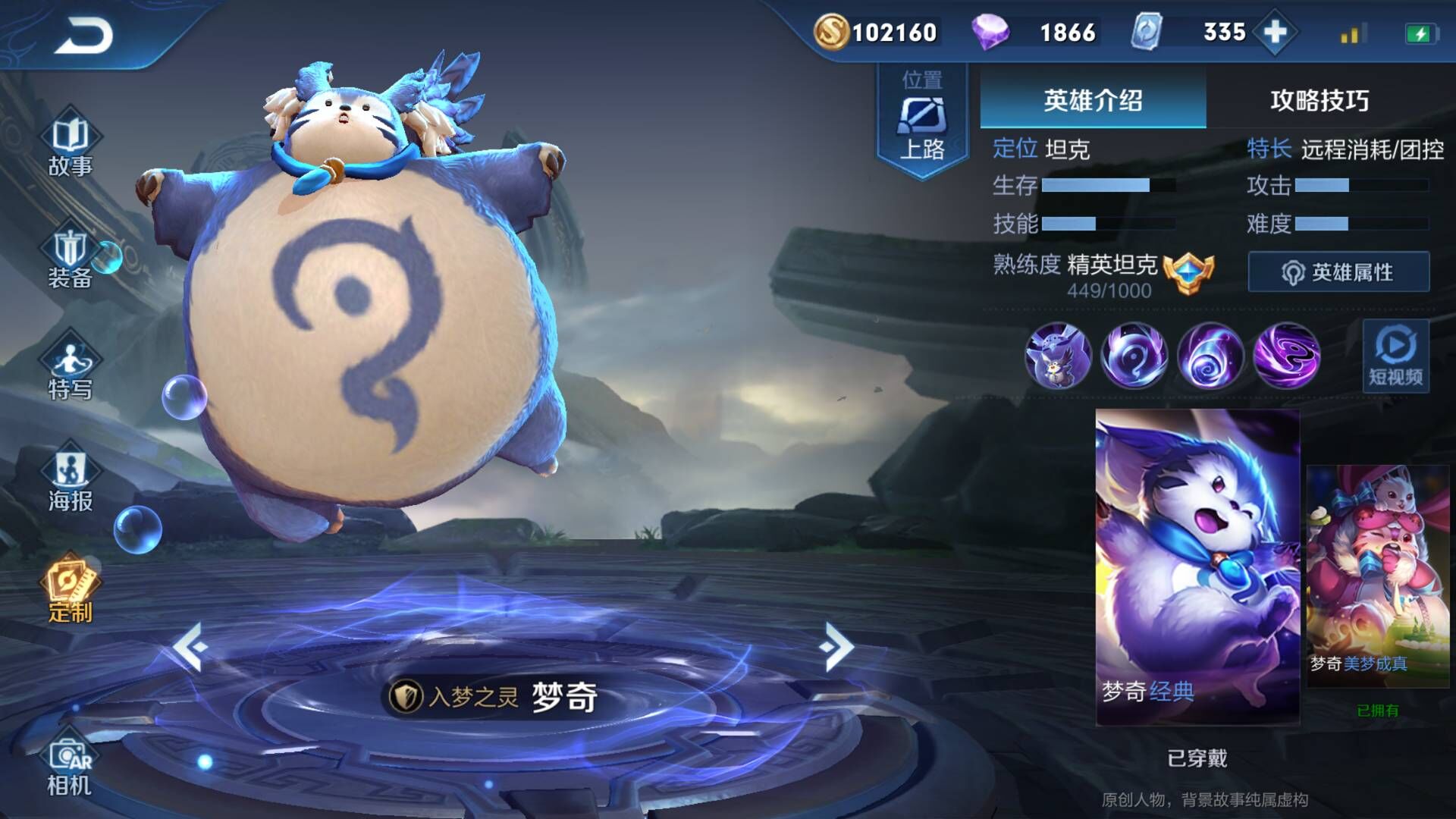Open the 海报 poster view
The image size is (1456, 819).
pyautogui.click(x=70, y=480)
